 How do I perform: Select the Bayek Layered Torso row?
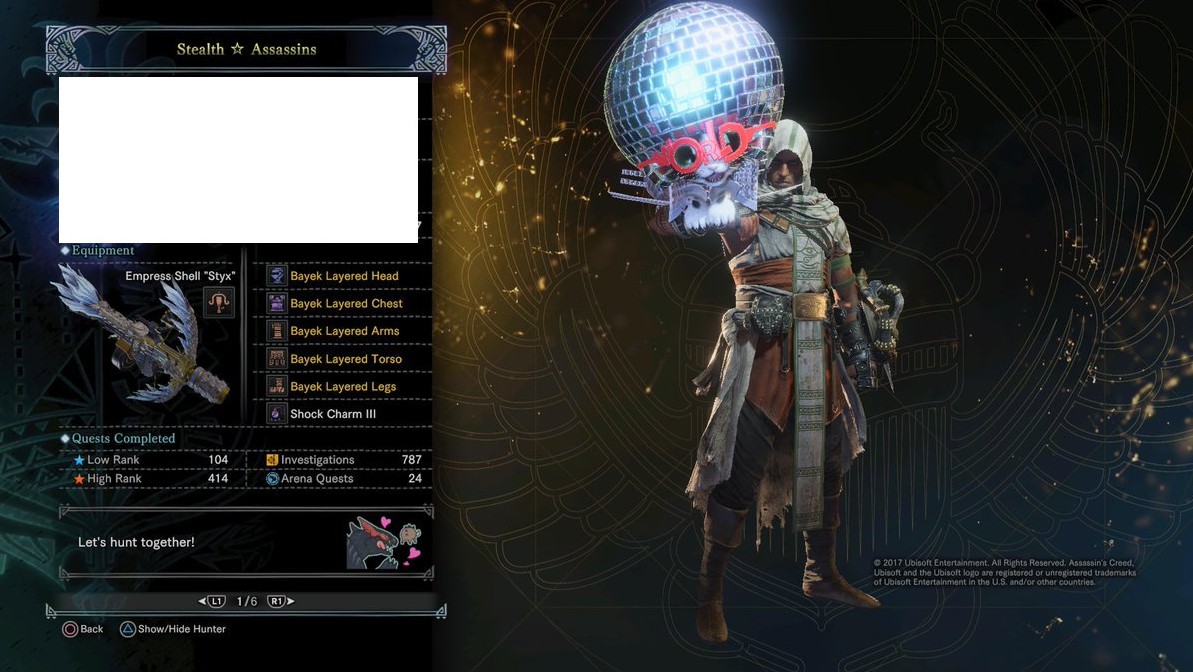pos(346,359)
